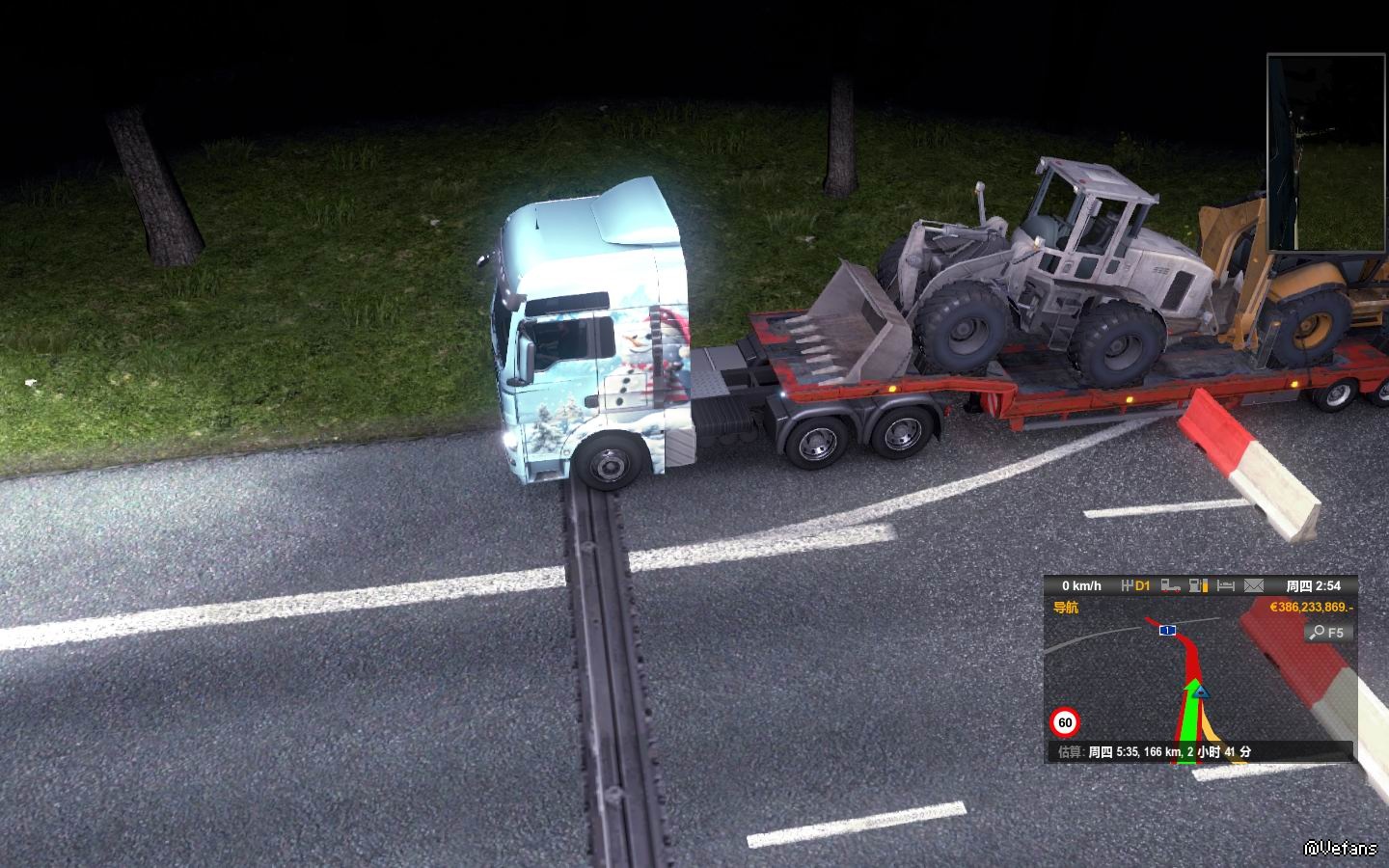Select the bed rest icon

pos(1226,585)
